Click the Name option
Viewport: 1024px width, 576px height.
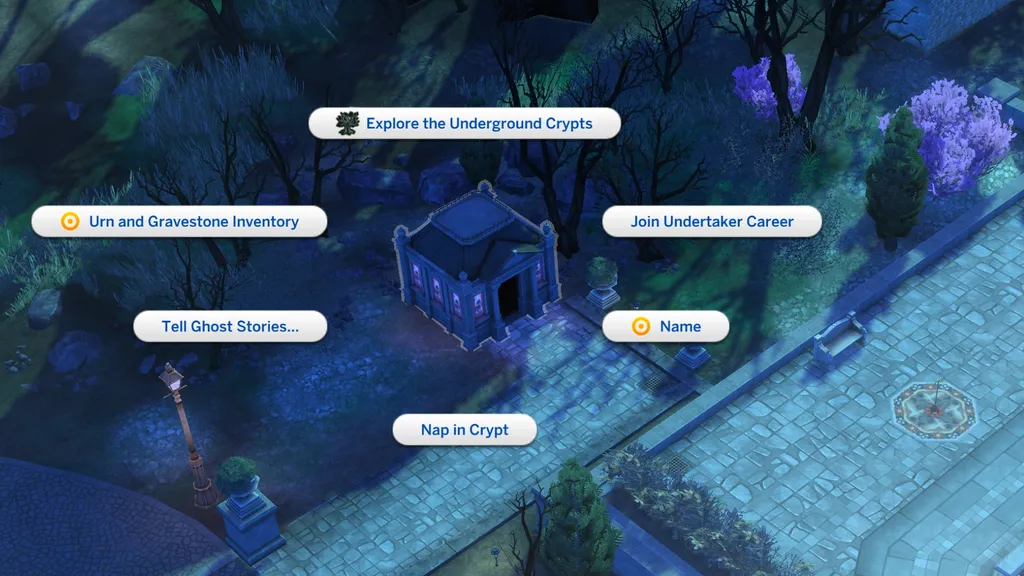665,326
